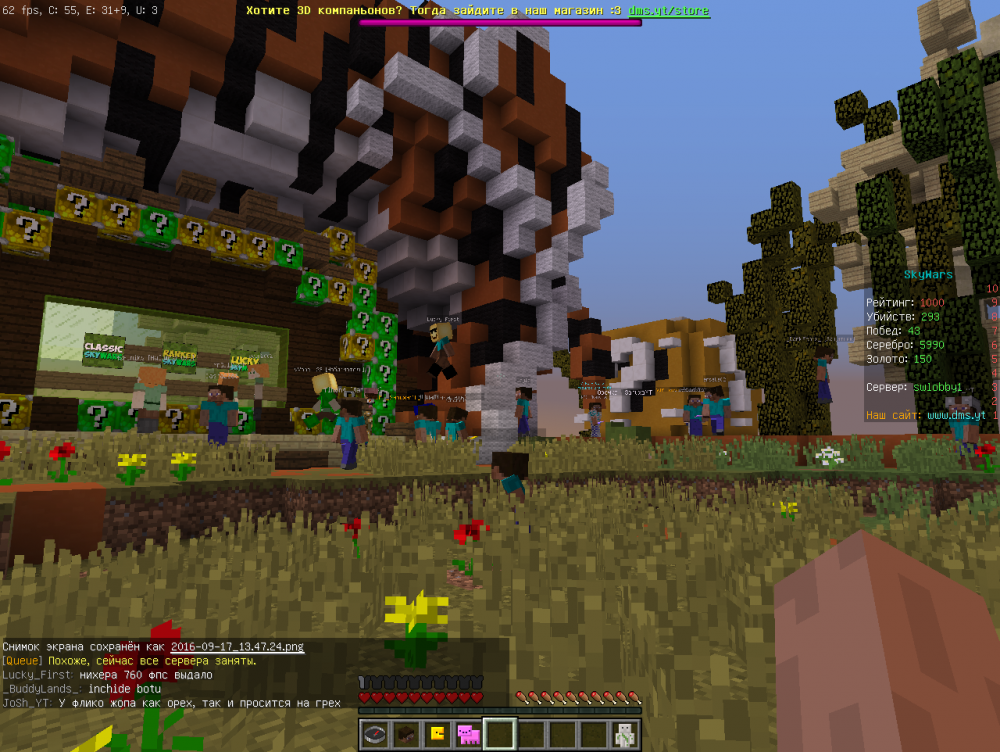1000x752 pixels.
Task: Select the pink pig hotbar slot
Action: click(x=468, y=735)
